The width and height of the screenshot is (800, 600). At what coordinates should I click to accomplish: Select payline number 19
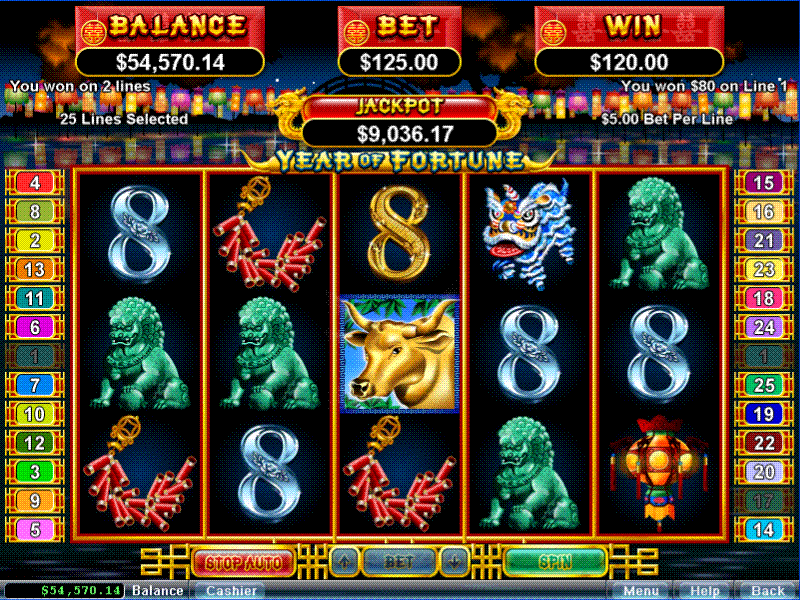pos(763,414)
